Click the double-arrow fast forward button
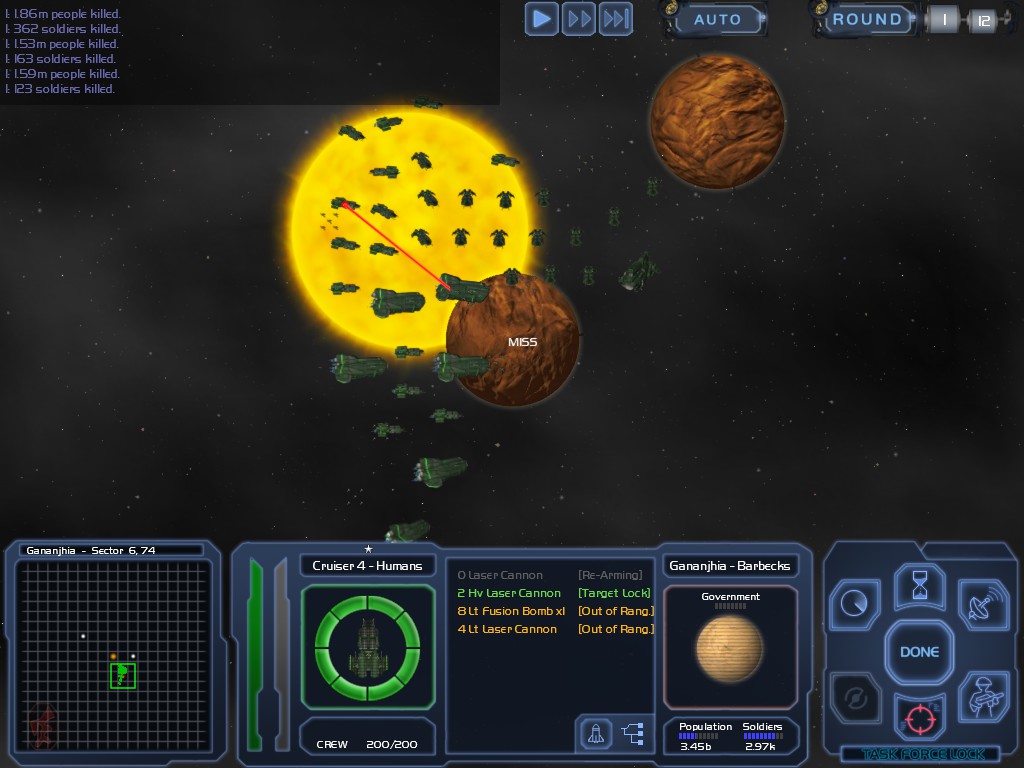Viewport: 1024px width, 768px height. pos(579,18)
